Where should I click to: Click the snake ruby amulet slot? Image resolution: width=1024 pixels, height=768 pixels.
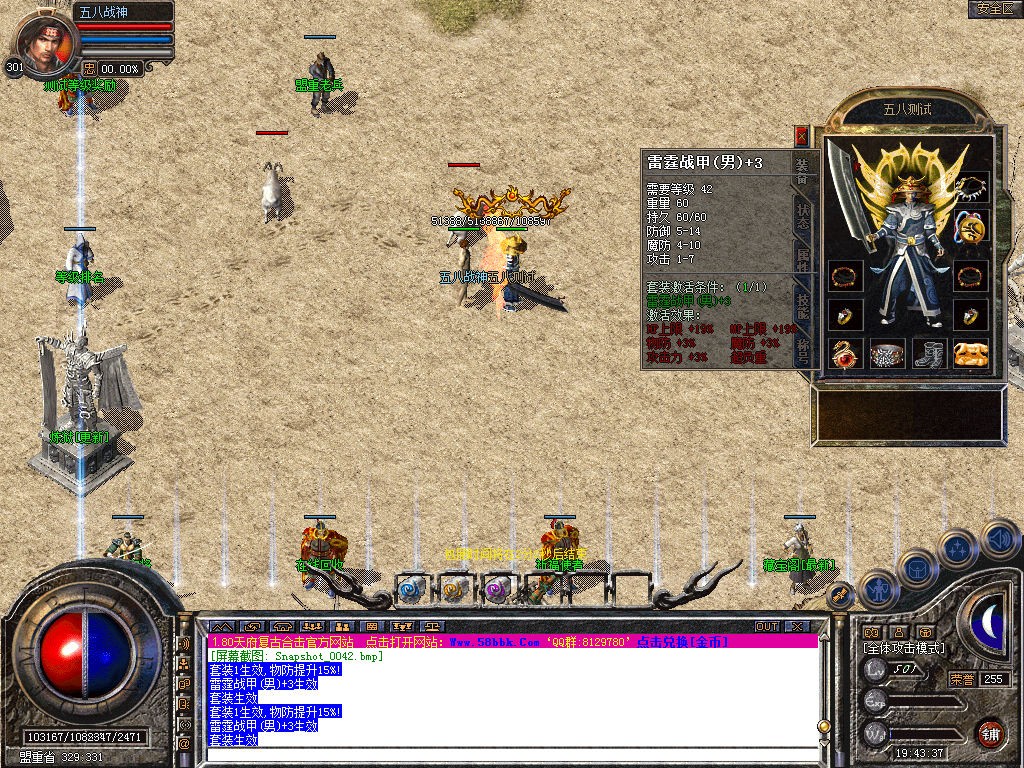(x=845, y=353)
